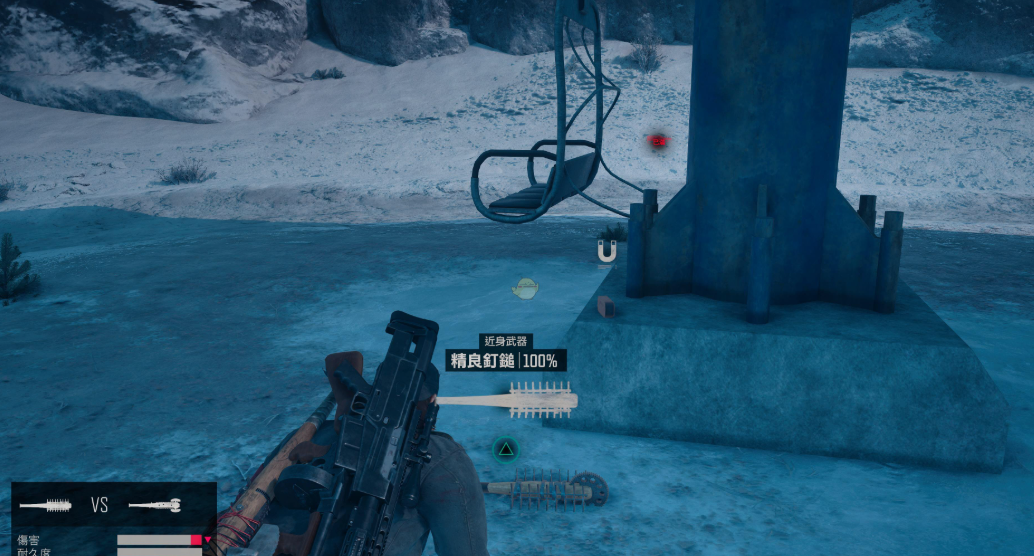
Task: Click the round yellowish item marker
Action: (x=526, y=289)
